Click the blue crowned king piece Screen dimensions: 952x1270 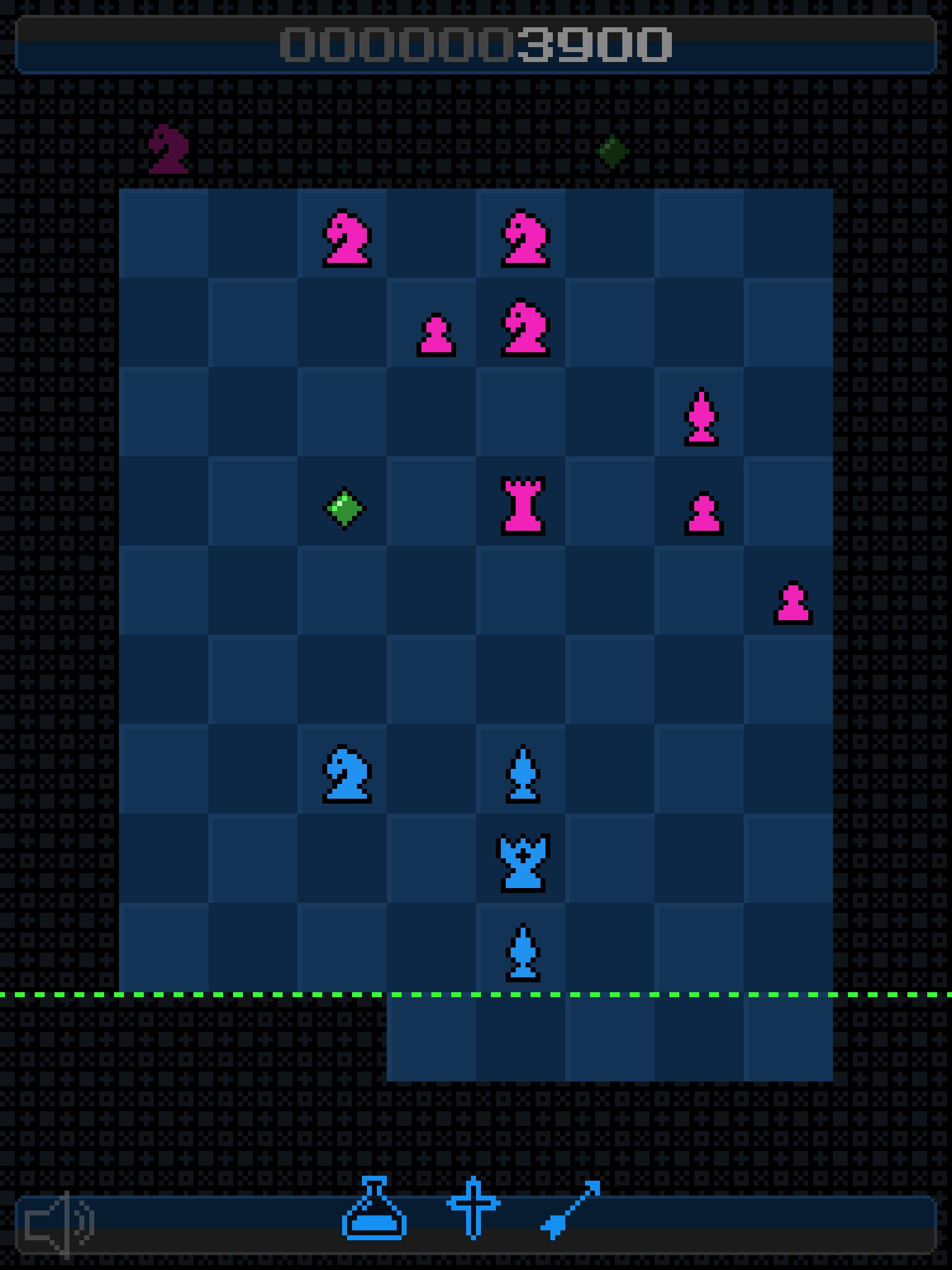coord(524,862)
